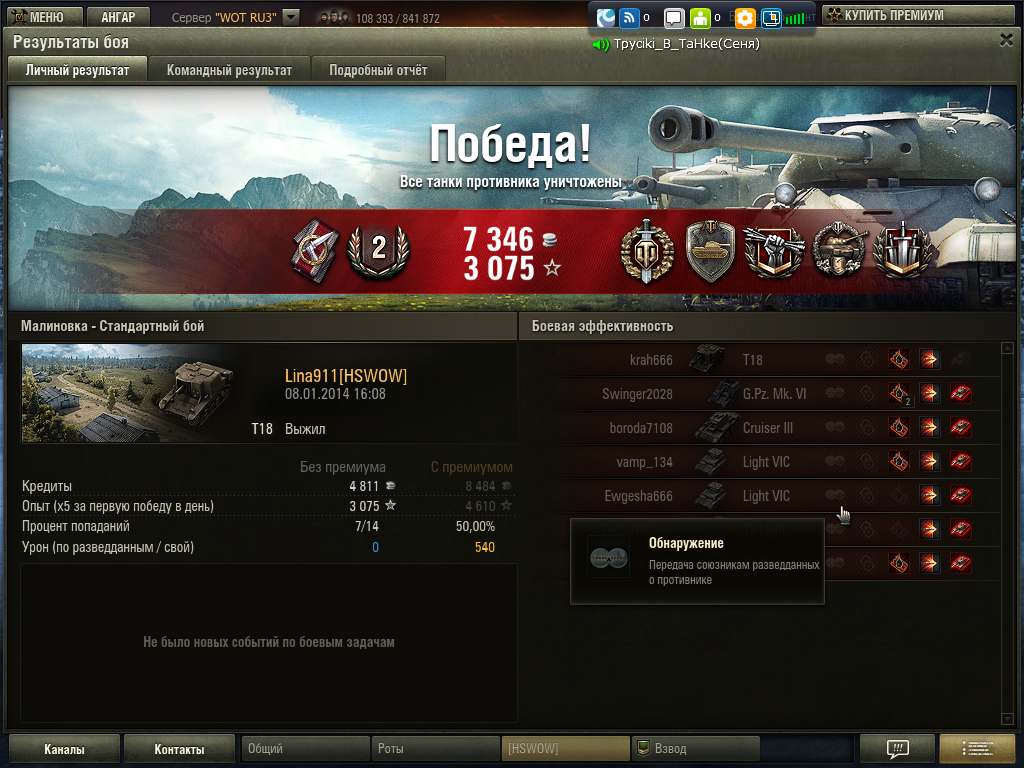1024x768 pixels.
Task: Select the [HSWOW] clan chat channel
Action: click(x=564, y=748)
